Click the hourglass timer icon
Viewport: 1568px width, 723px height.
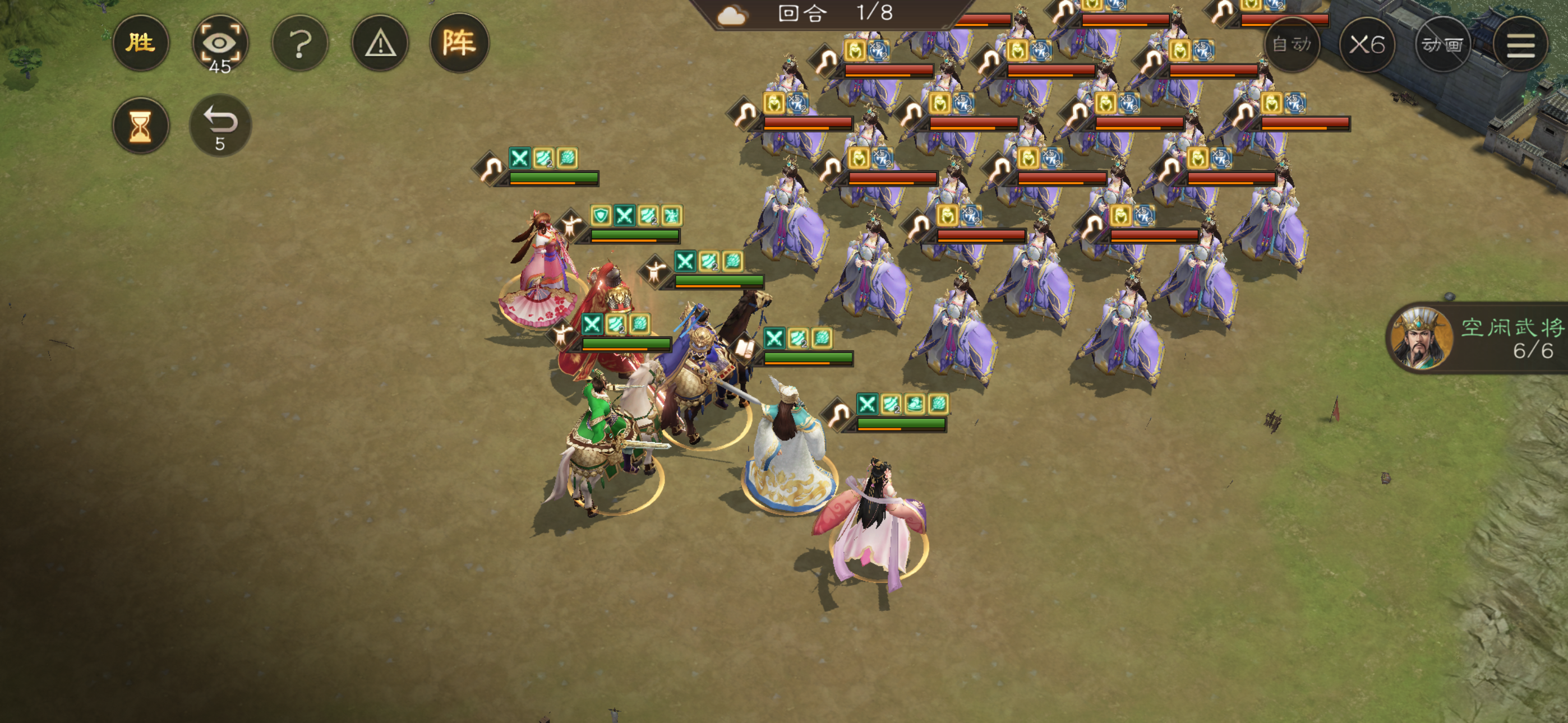pyautogui.click(x=141, y=125)
